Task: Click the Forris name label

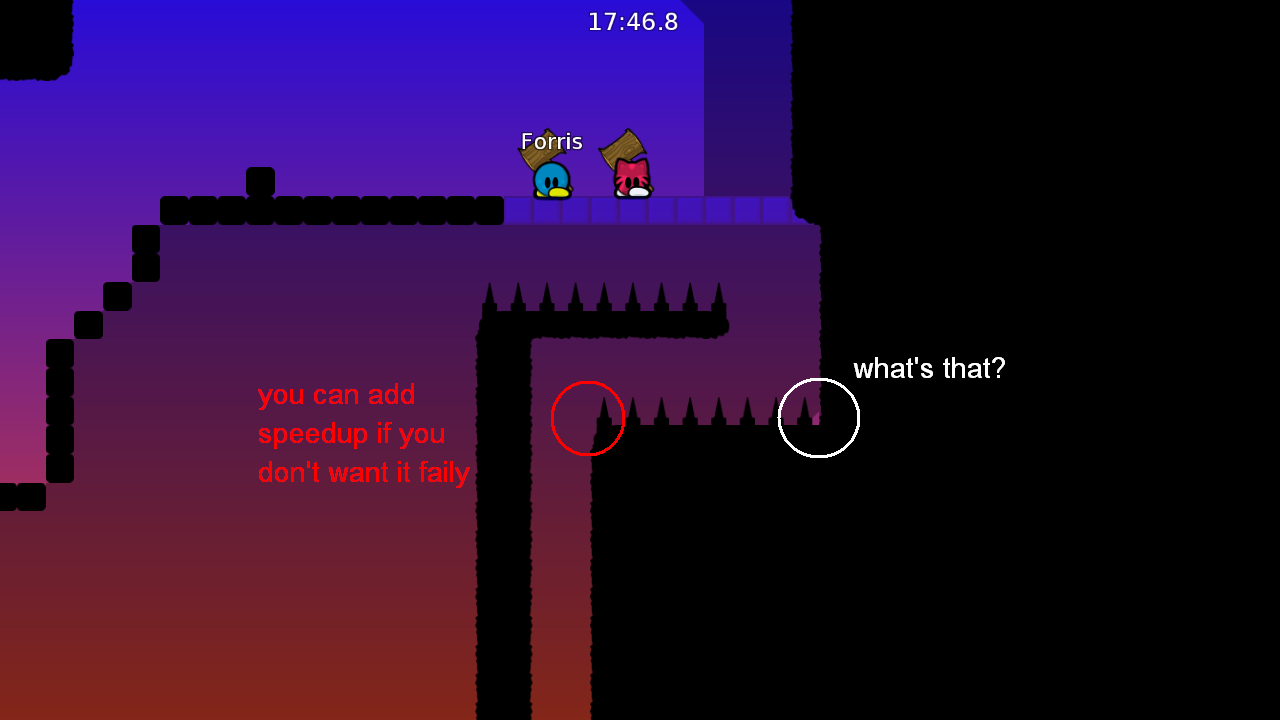Action: tap(551, 141)
